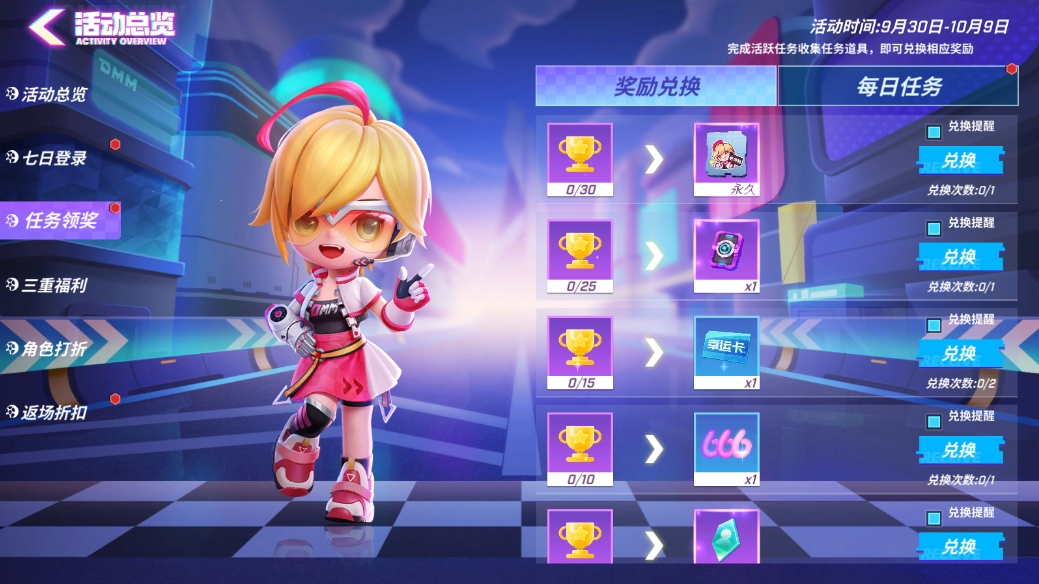Screen dimensions: 1039x584
Task: Redeem the 0/25 trophy reward with 兑换
Action: 959,257
